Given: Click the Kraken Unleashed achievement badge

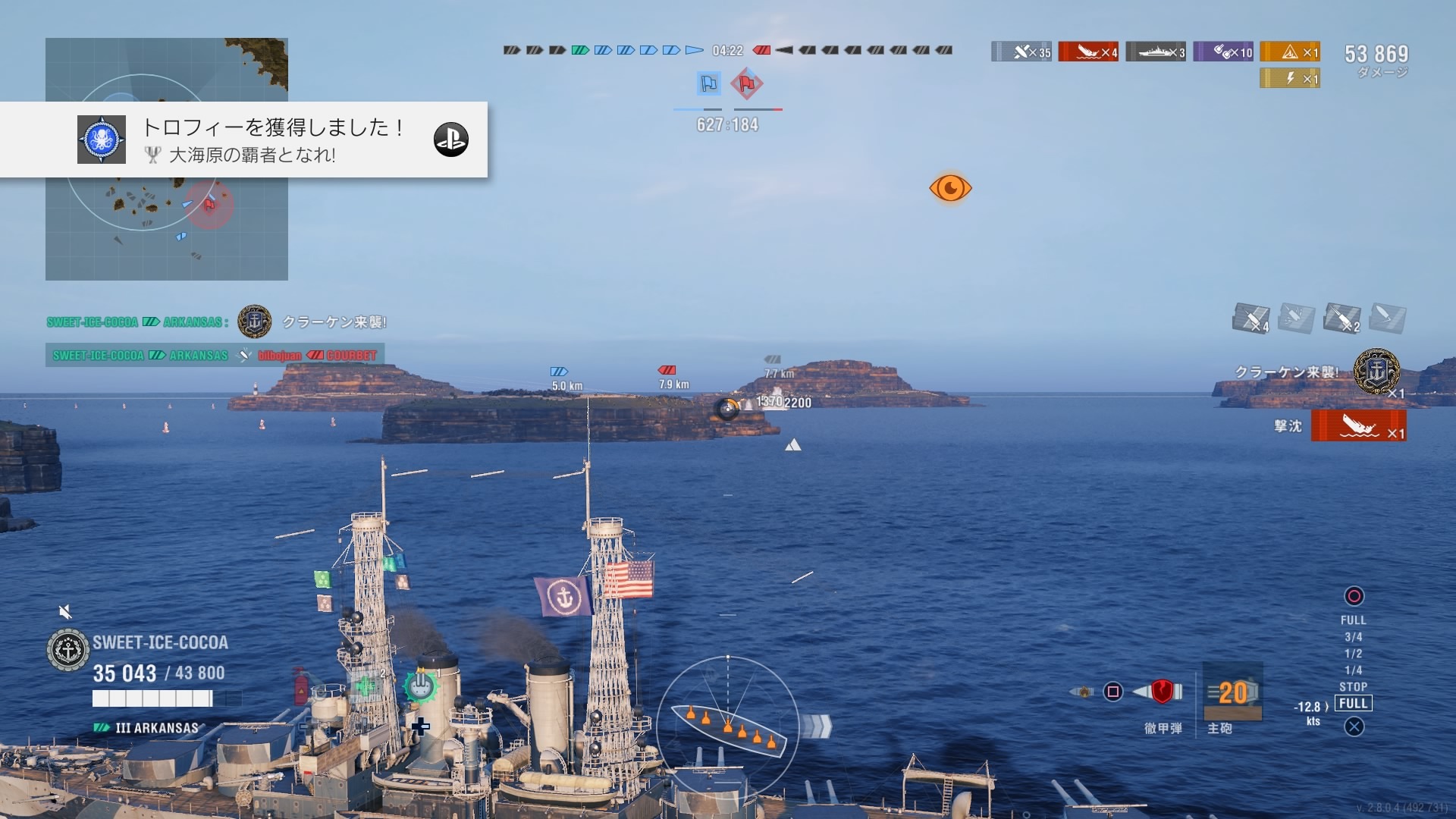Looking at the screenshot, I should pos(1376,372).
